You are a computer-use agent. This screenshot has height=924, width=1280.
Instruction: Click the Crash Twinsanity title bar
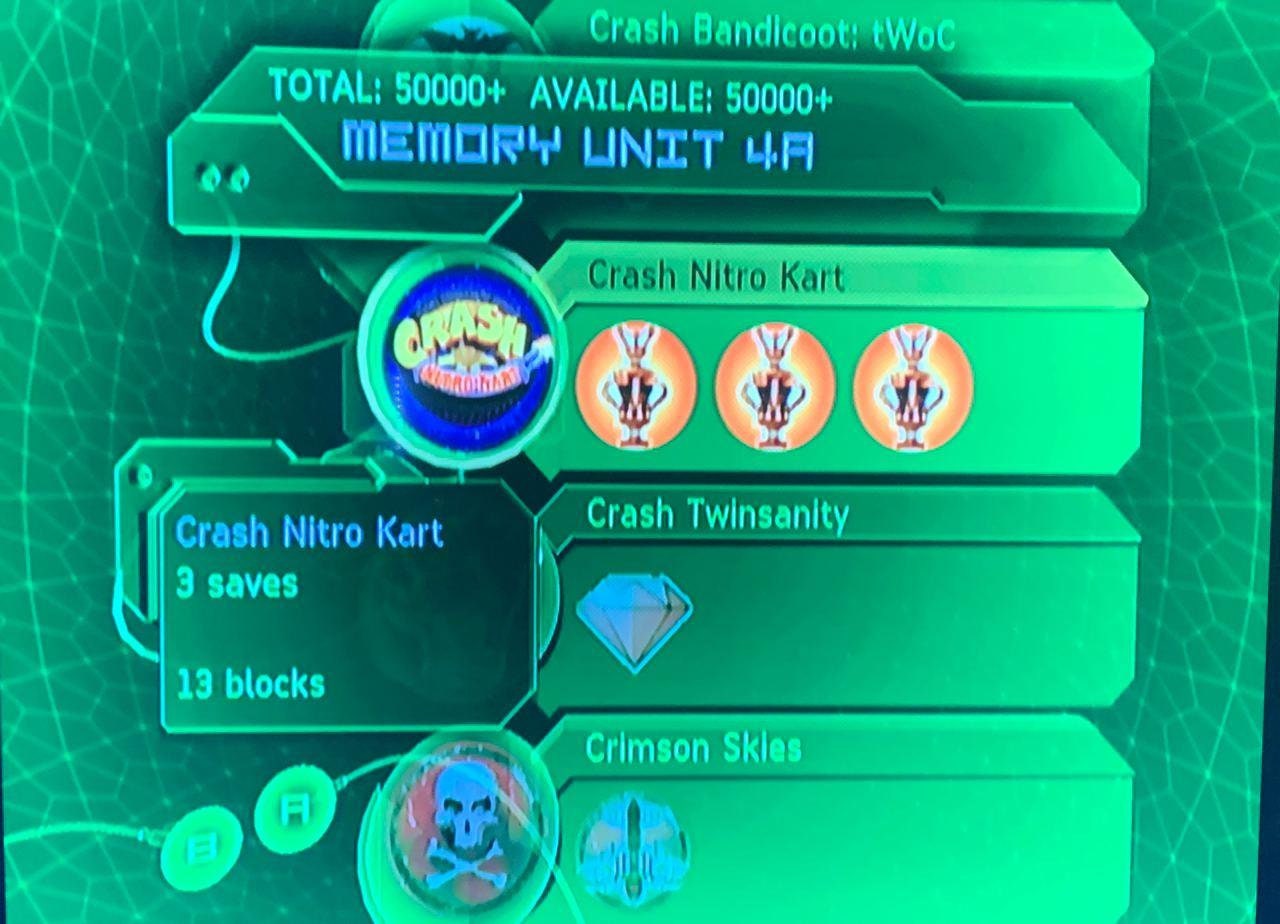pos(717,516)
